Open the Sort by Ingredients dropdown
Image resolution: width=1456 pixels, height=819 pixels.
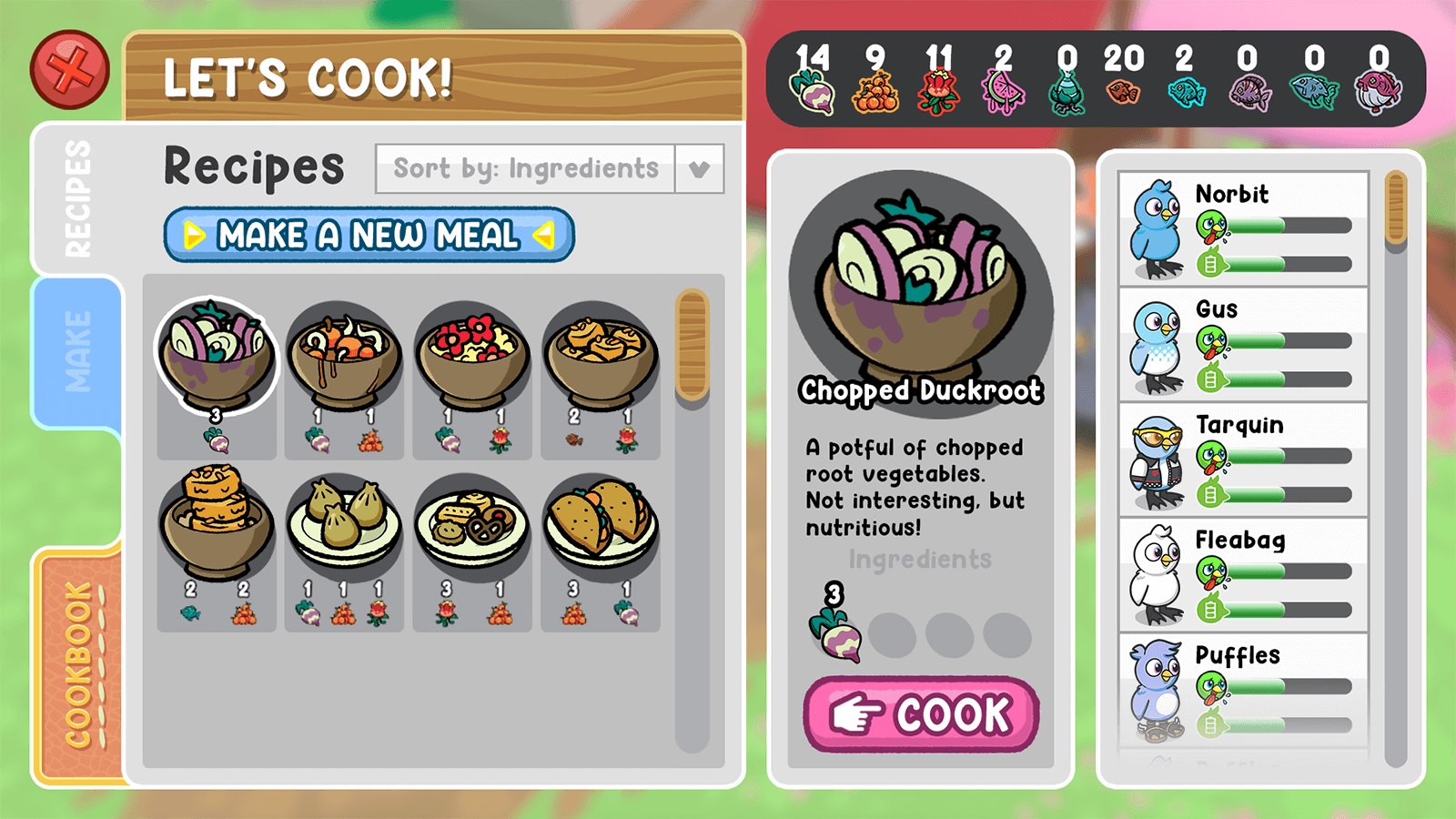526,169
